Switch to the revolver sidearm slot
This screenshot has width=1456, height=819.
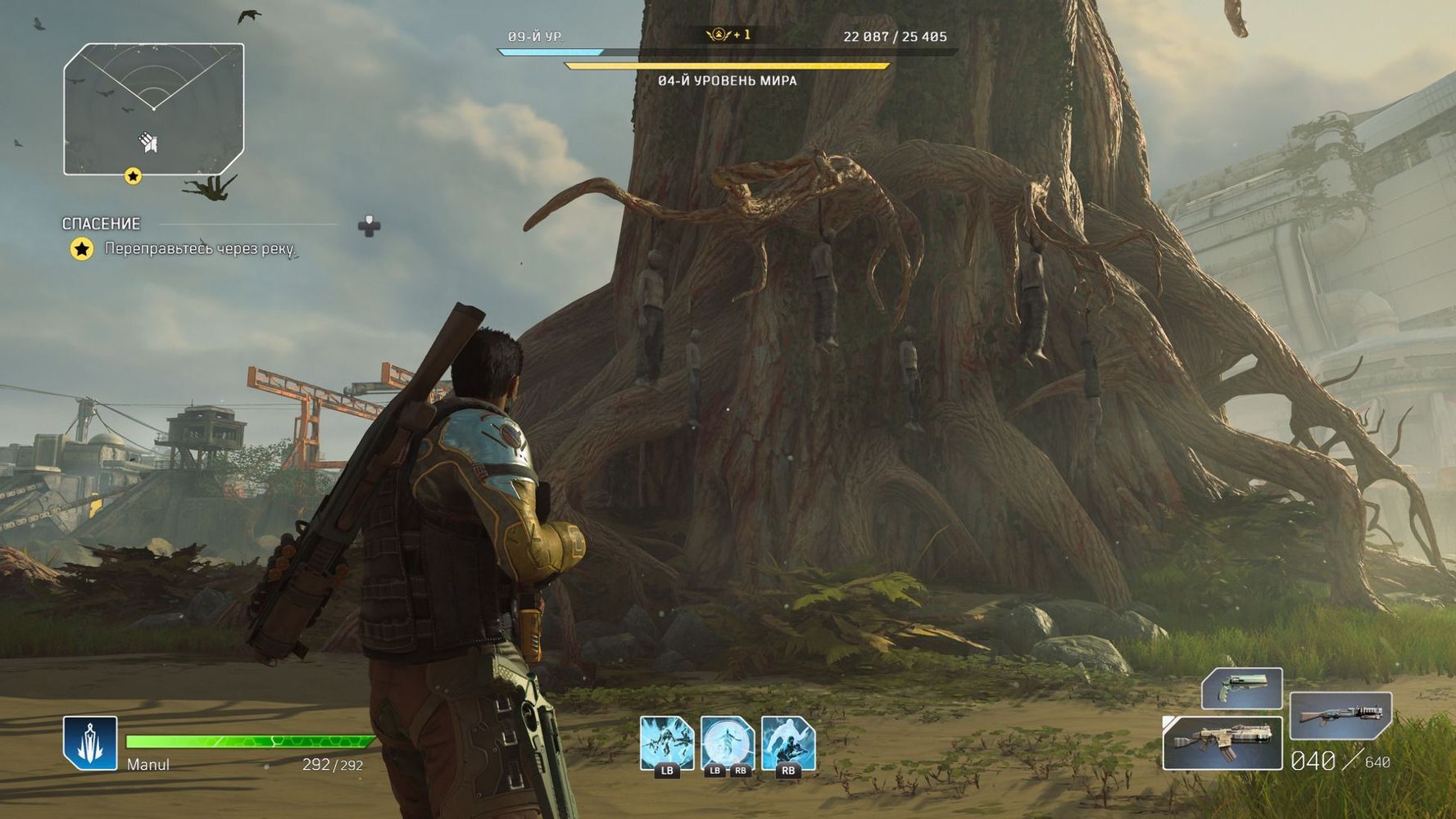coord(1241,688)
